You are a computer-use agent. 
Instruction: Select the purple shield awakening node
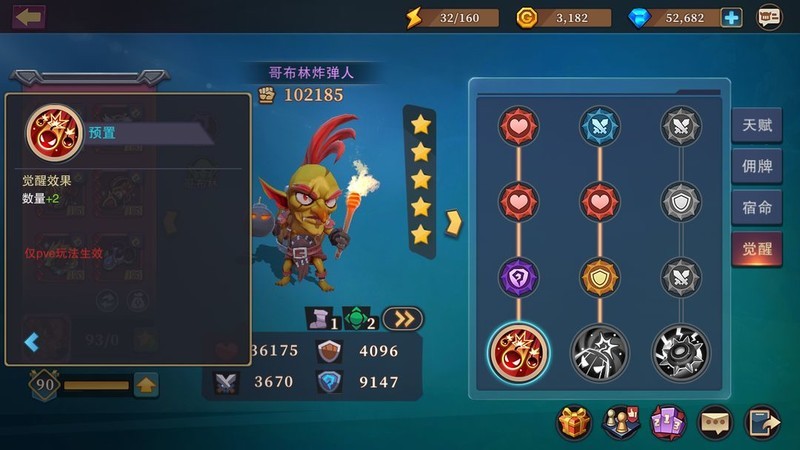click(x=519, y=277)
